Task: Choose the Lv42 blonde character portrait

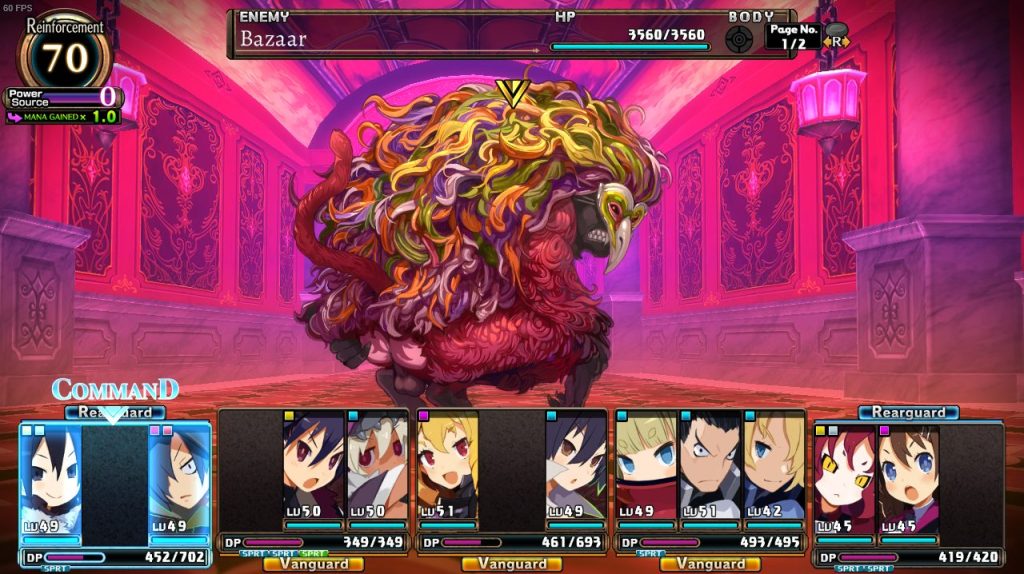Action: [x=773, y=467]
